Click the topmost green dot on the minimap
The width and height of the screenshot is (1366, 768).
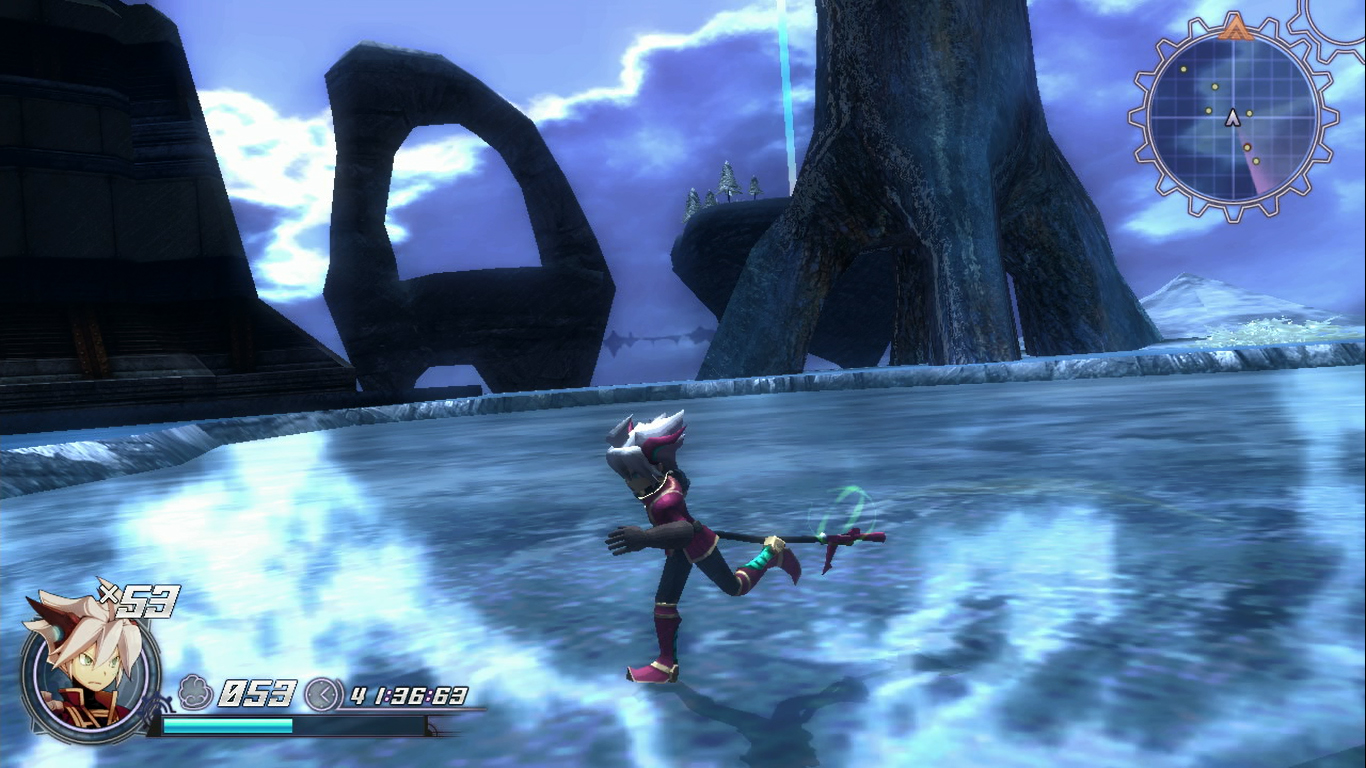(x=1183, y=69)
